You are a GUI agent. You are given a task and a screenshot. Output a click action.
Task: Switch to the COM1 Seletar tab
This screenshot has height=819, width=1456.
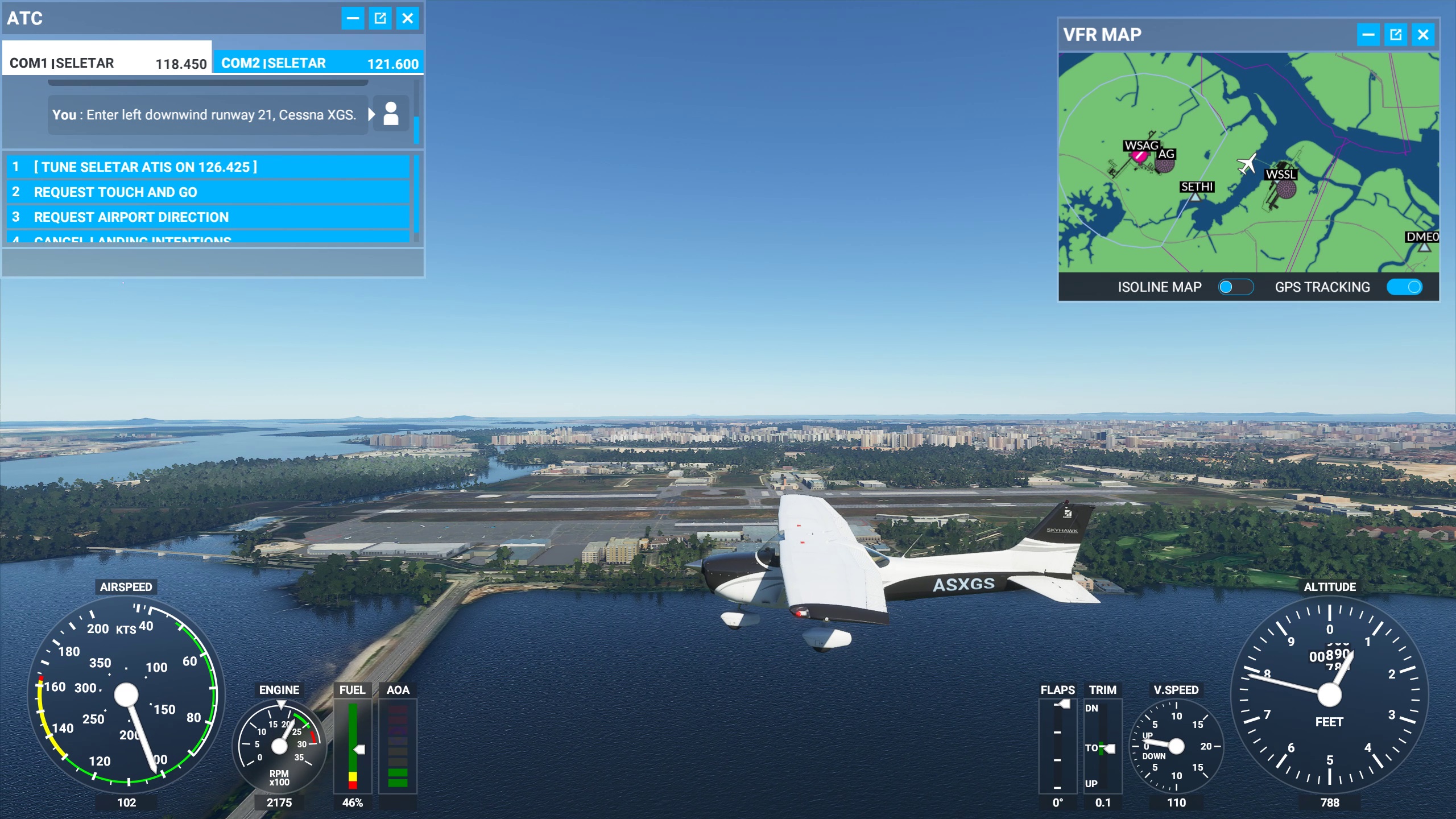tap(107, 63)
